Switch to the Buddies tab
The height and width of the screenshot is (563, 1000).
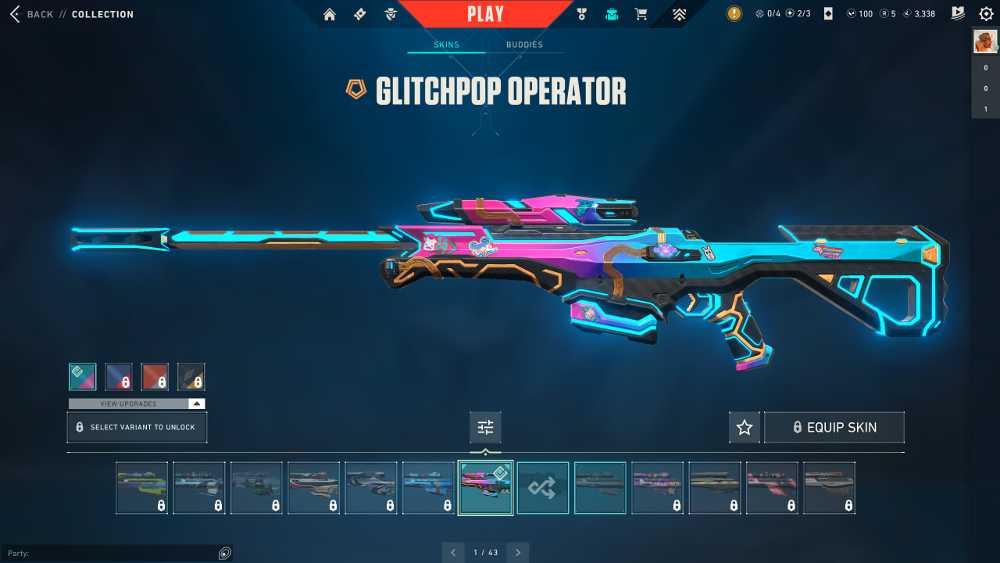(x=524, y=45)
